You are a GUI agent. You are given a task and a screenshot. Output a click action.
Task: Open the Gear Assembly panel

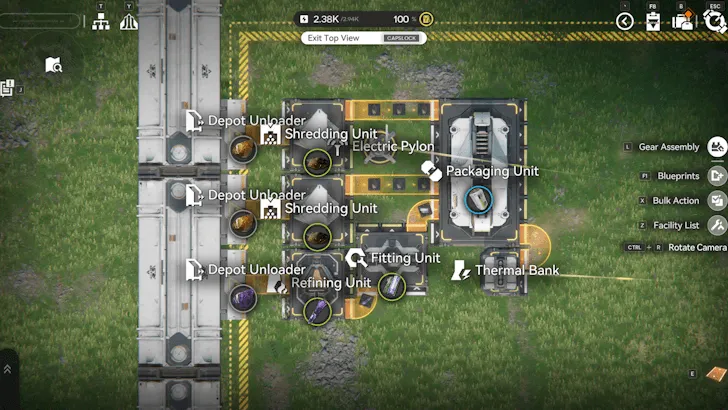(716, 147)
